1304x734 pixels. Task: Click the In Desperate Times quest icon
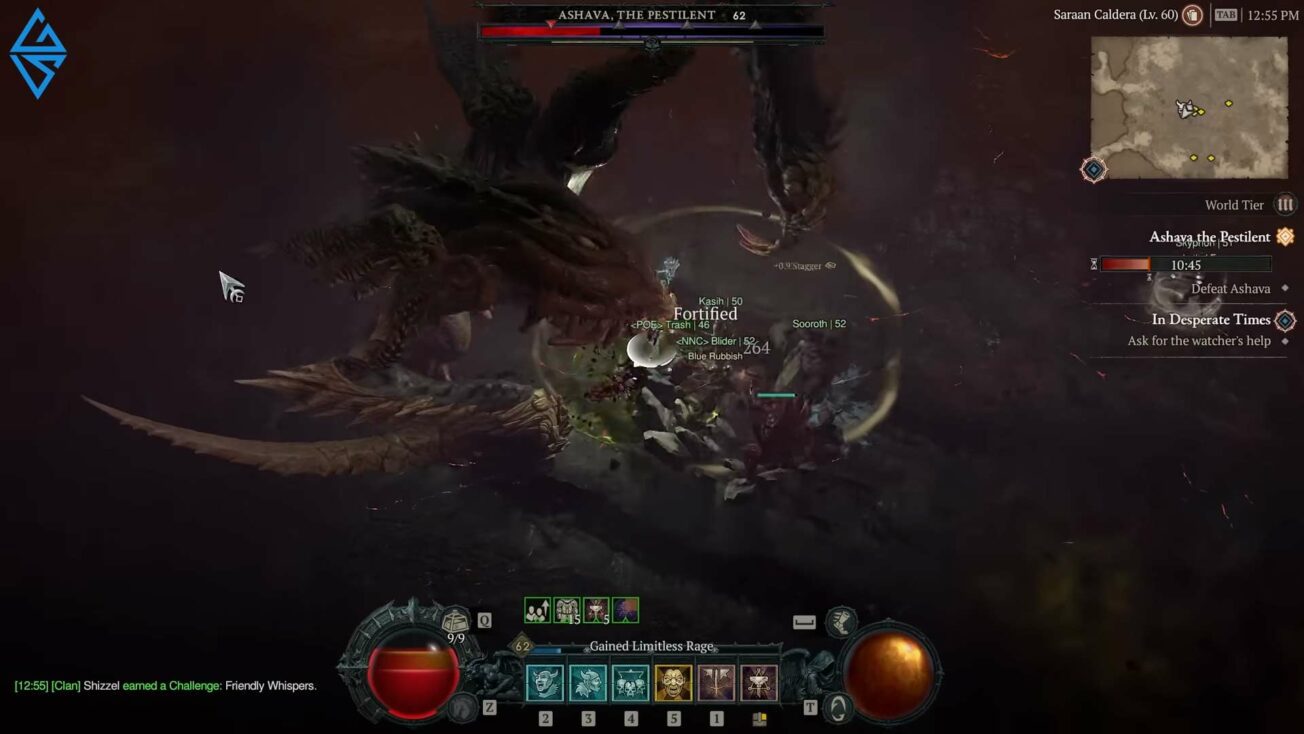[x=1284, y=319]
